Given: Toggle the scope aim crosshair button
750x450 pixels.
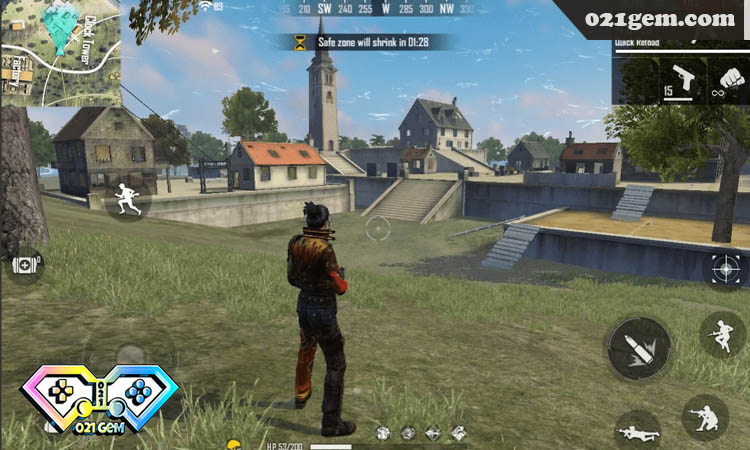Looking at the screenshot, I should click(726, 268).
